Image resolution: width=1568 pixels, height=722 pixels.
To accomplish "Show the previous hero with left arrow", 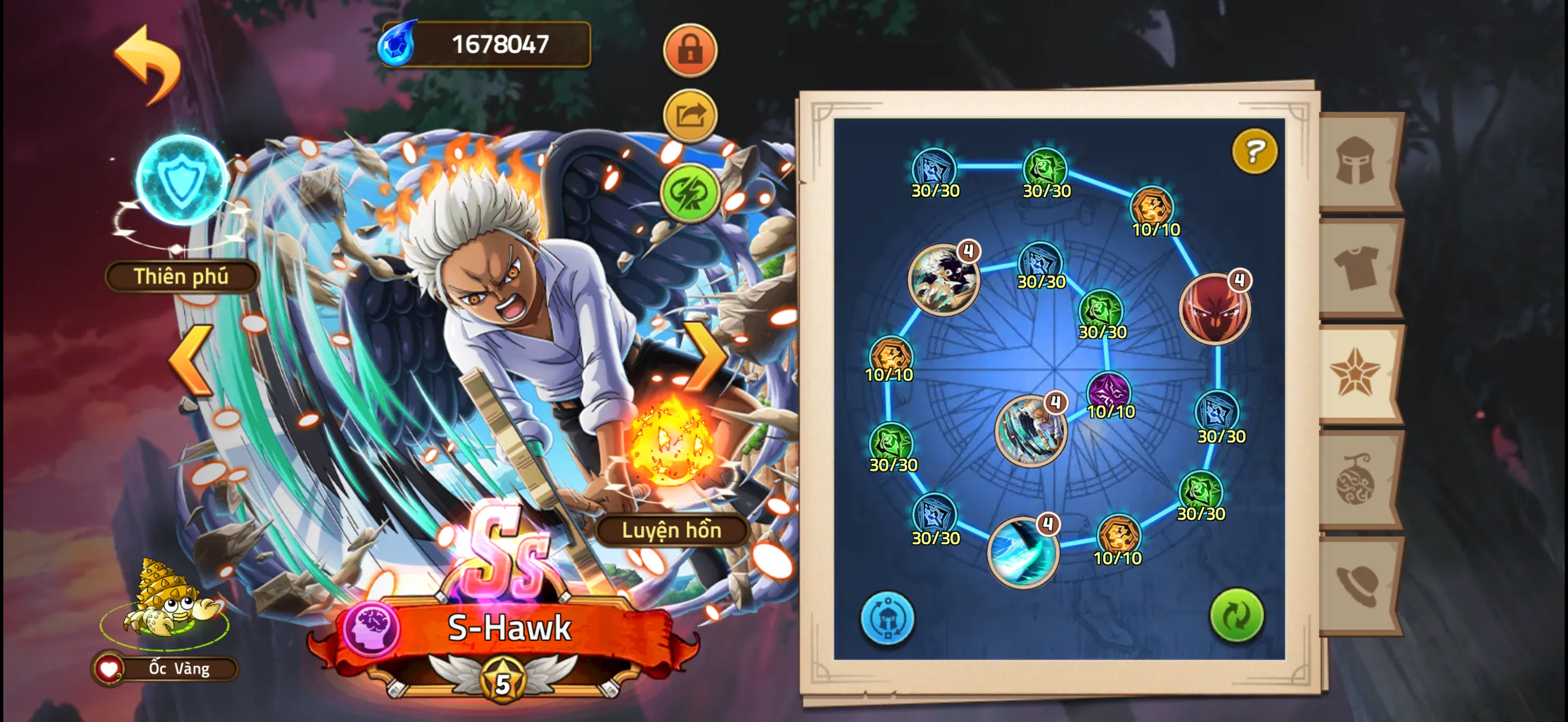I will [x=191, y=360].
